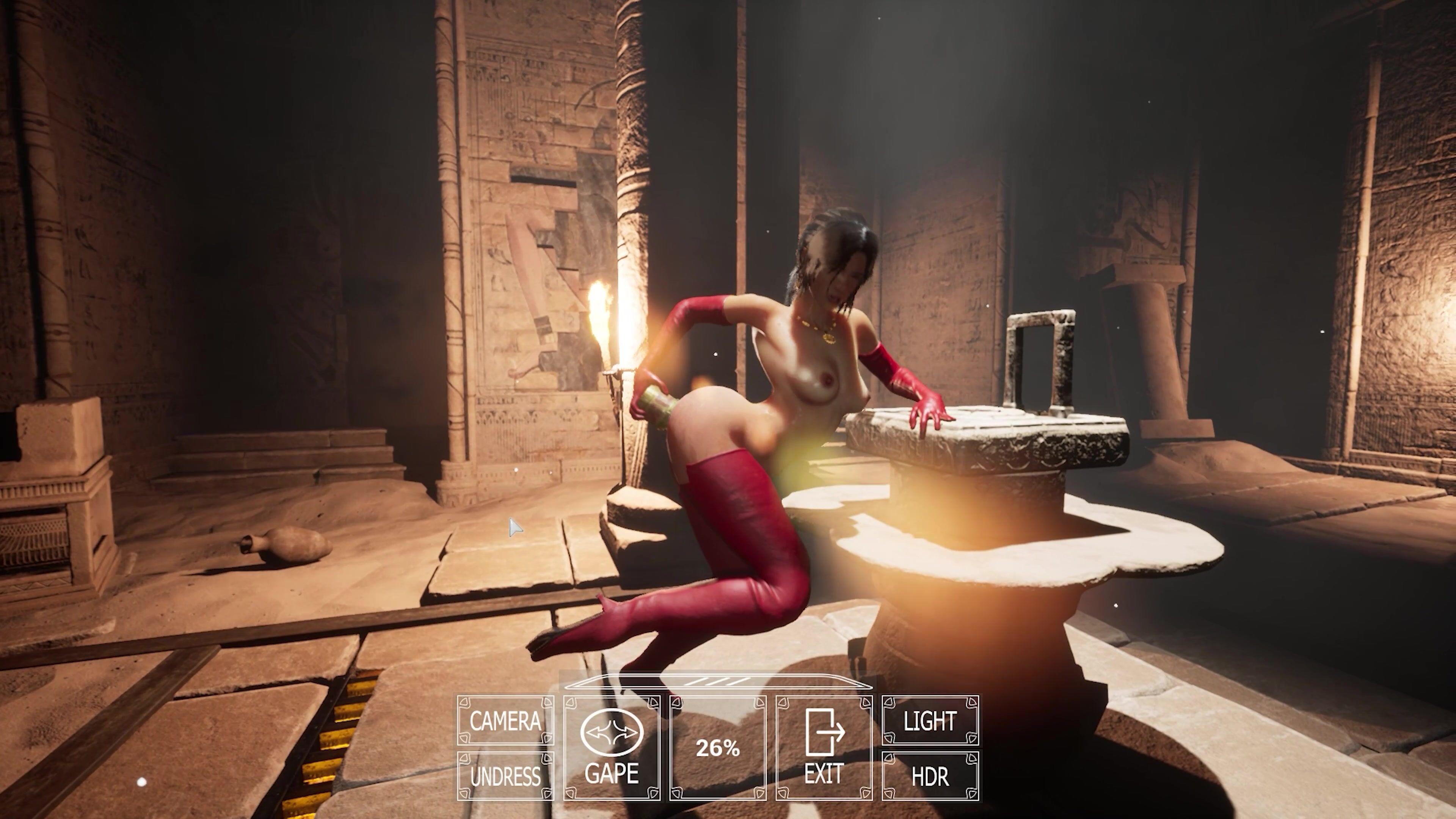This screenshot has height=819, width=1456.
Task: Toggle HDR mode
Action: 930,776
